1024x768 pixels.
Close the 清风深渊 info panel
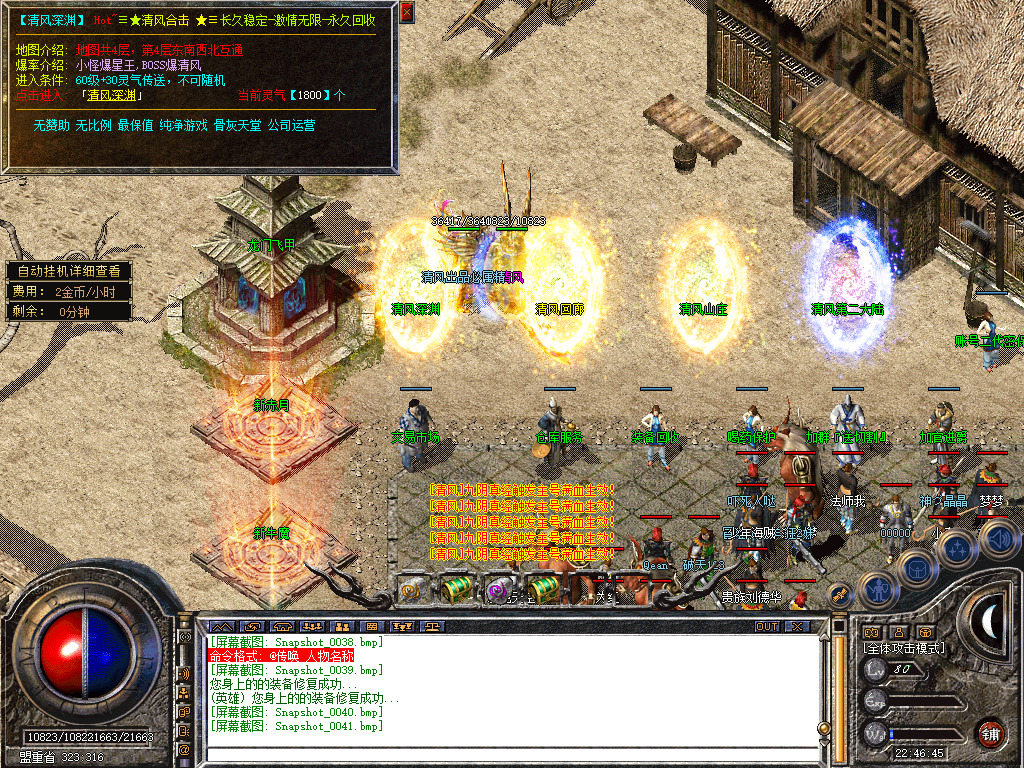(x=406, y=13)
